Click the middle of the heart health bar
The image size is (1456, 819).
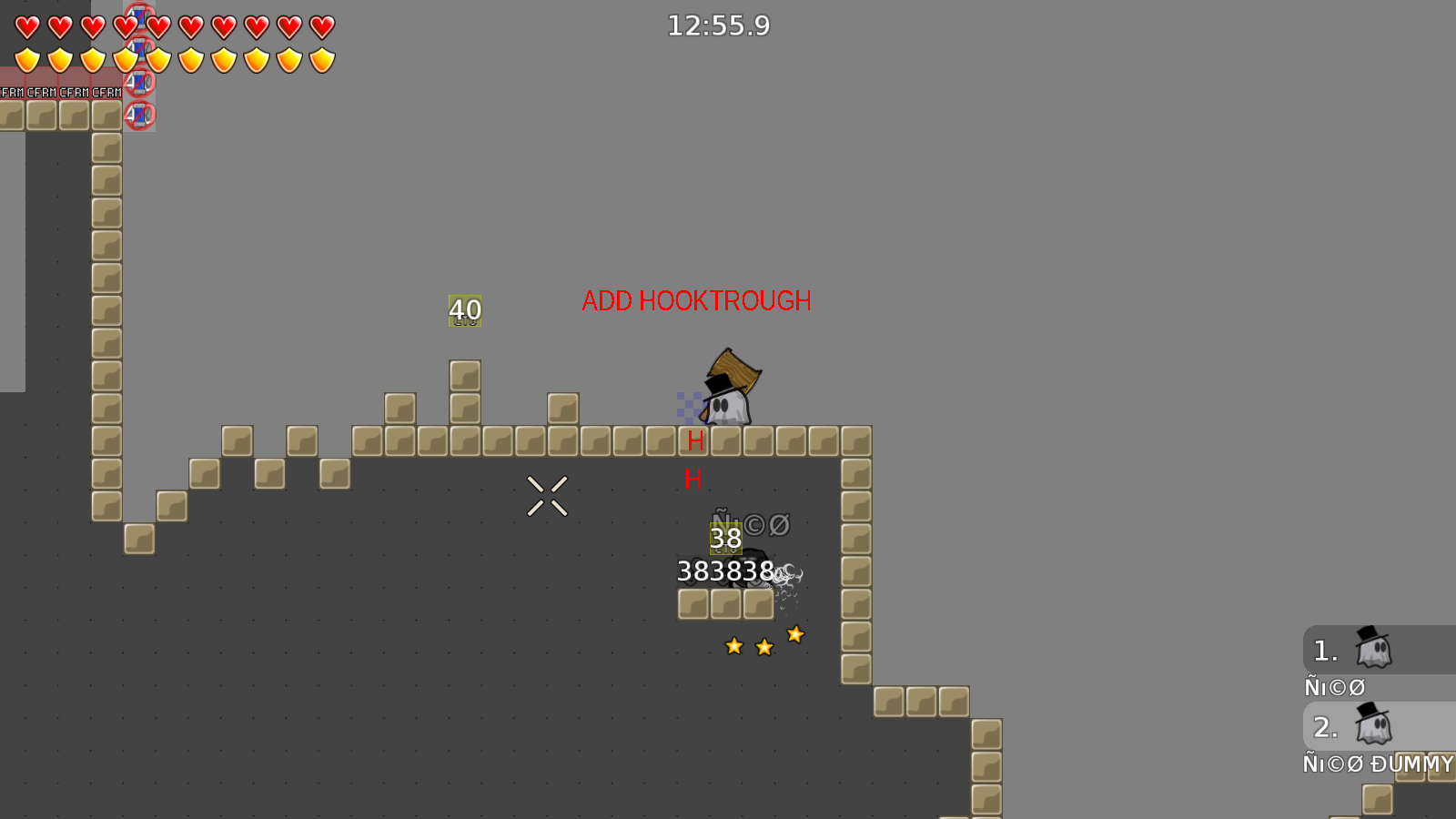(173, 25)
